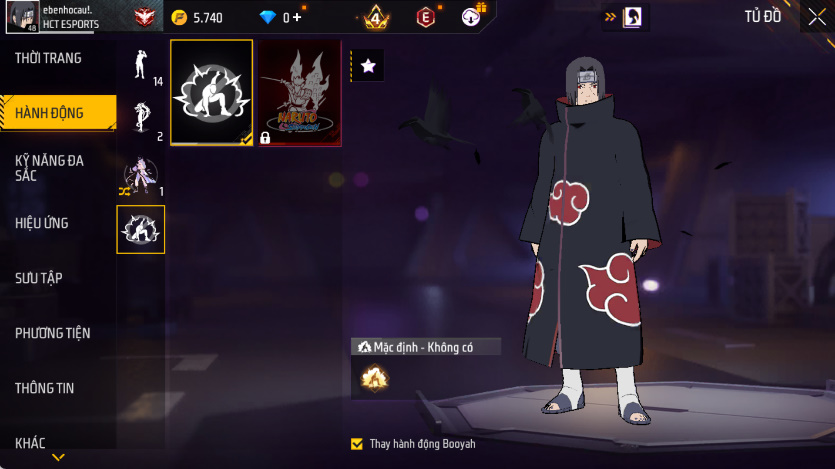This screenshot has height=469, width=835.
Task: Click the star favorites filter button
Action: coord(368,66)
